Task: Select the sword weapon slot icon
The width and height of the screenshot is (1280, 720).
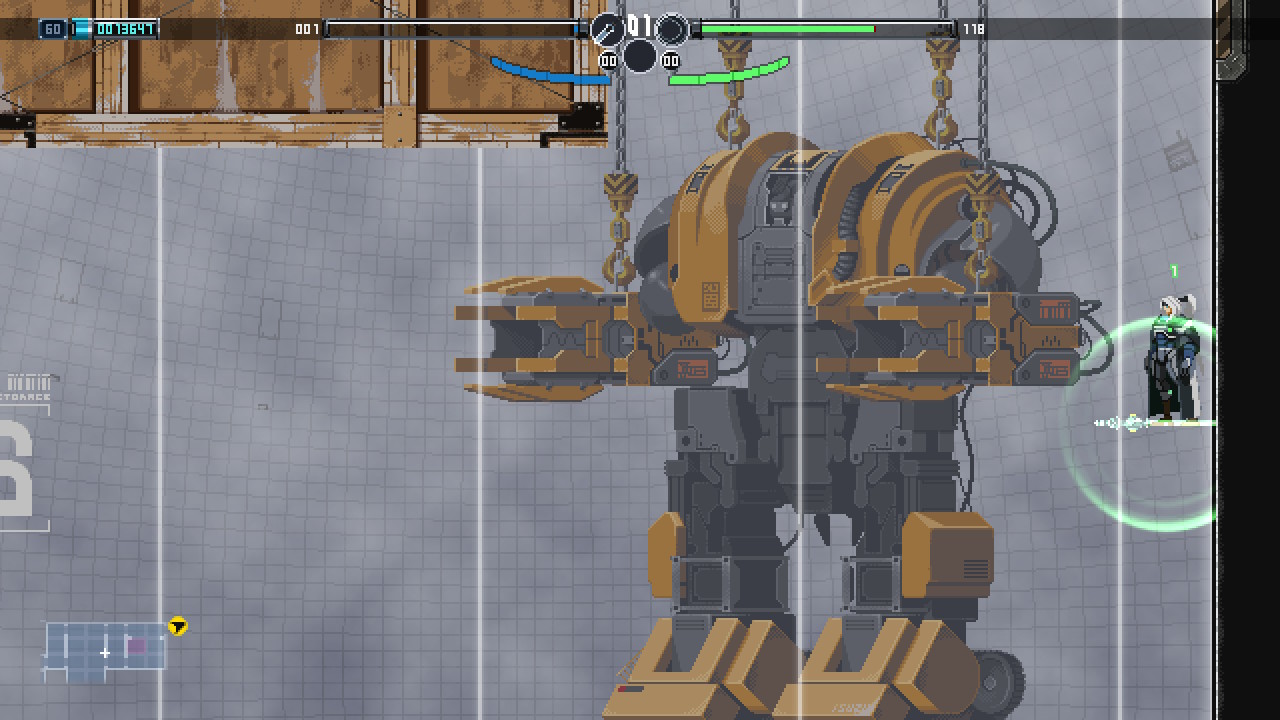Action: coord(607,30)
